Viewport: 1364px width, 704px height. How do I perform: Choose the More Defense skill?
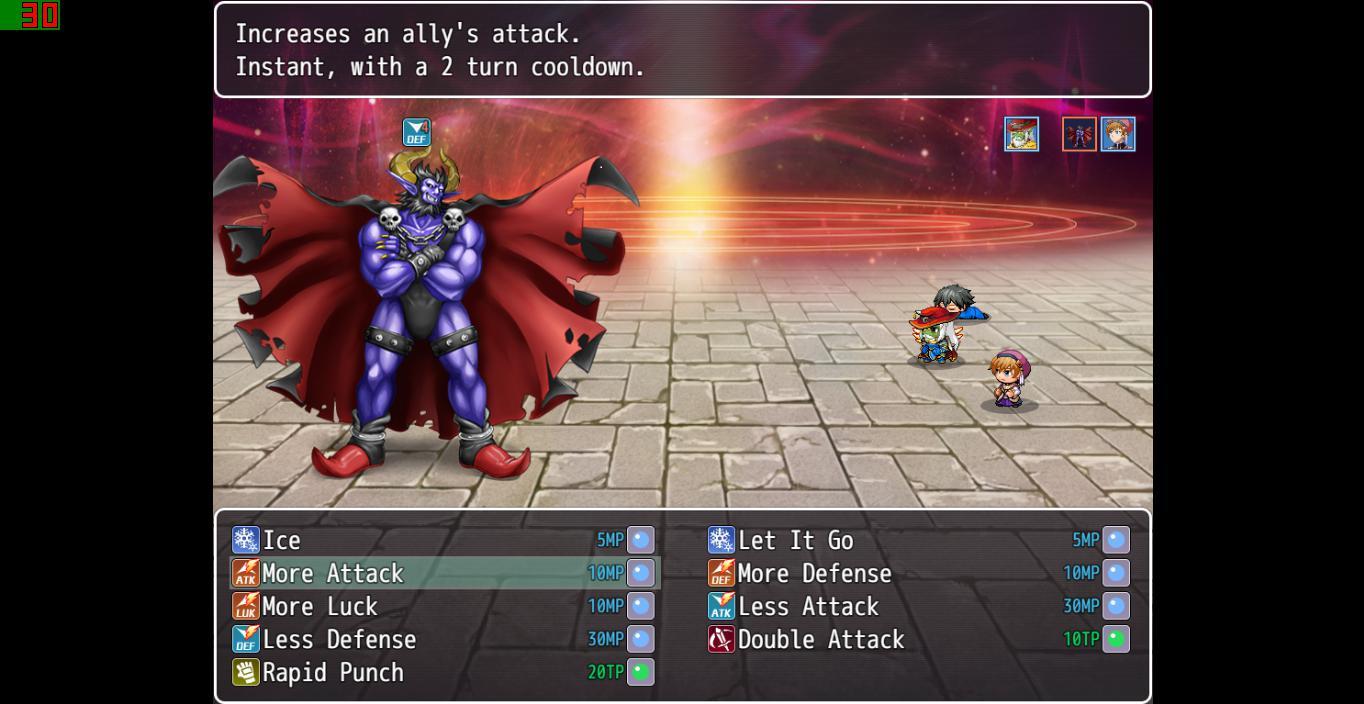[814, 574]
